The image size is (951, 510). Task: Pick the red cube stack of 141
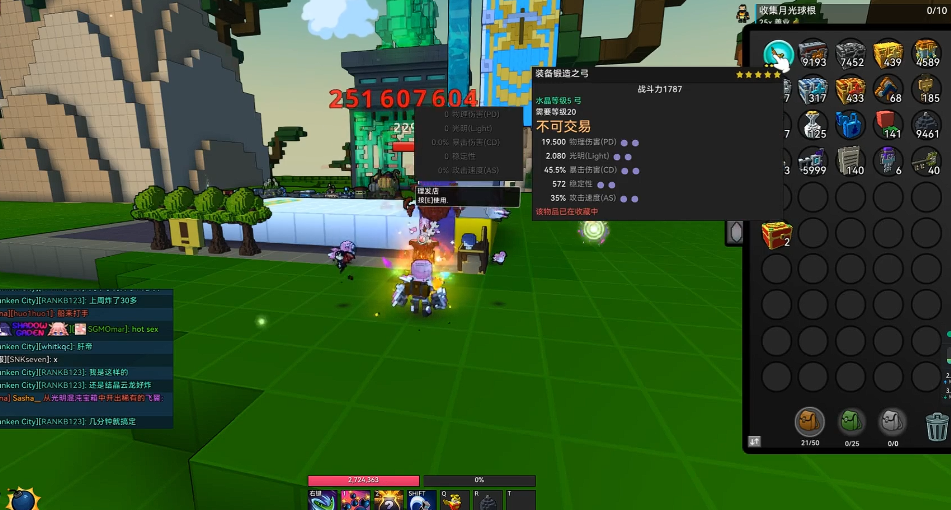click(888, 126)
